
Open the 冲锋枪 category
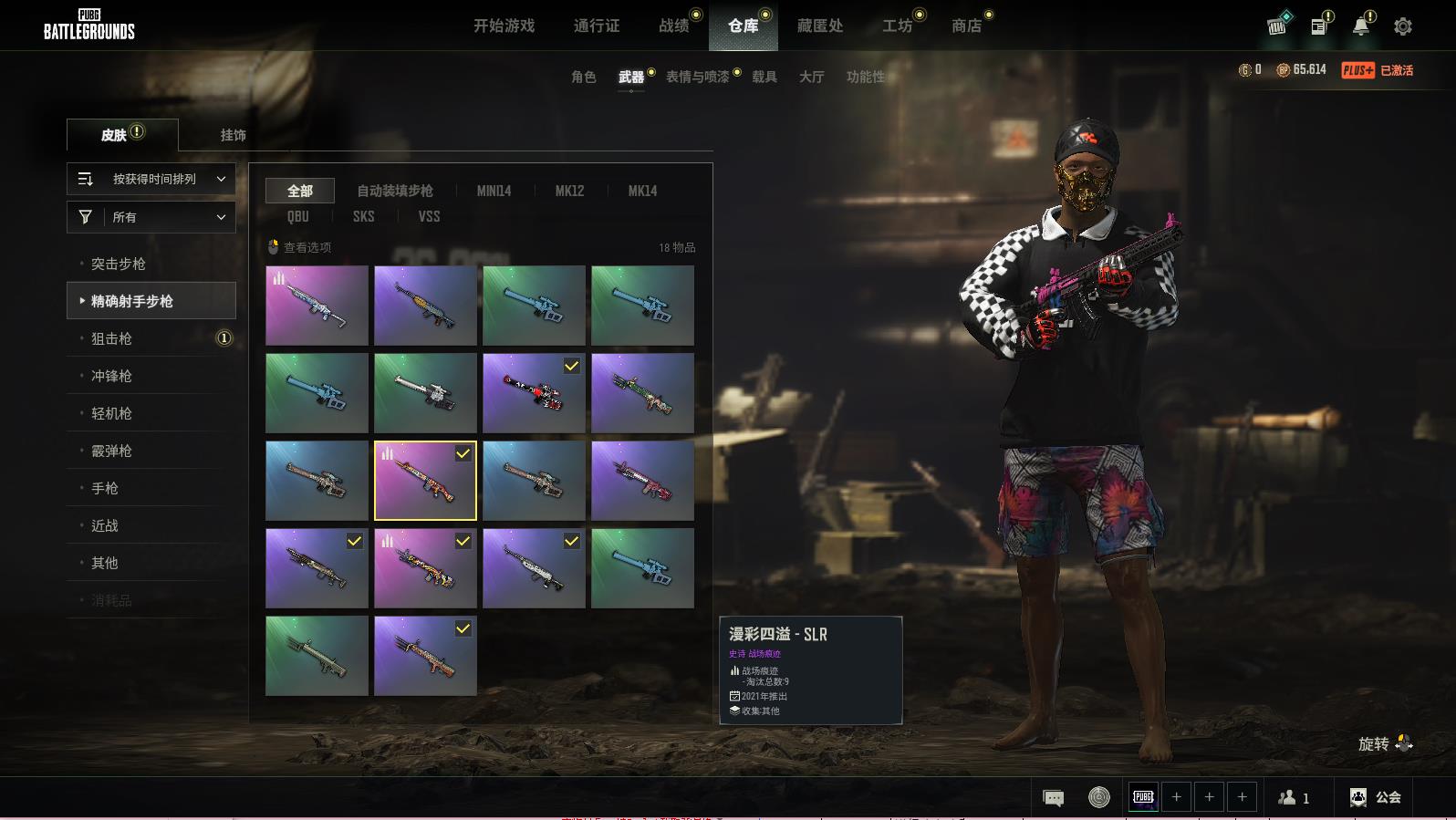(111, 376)
